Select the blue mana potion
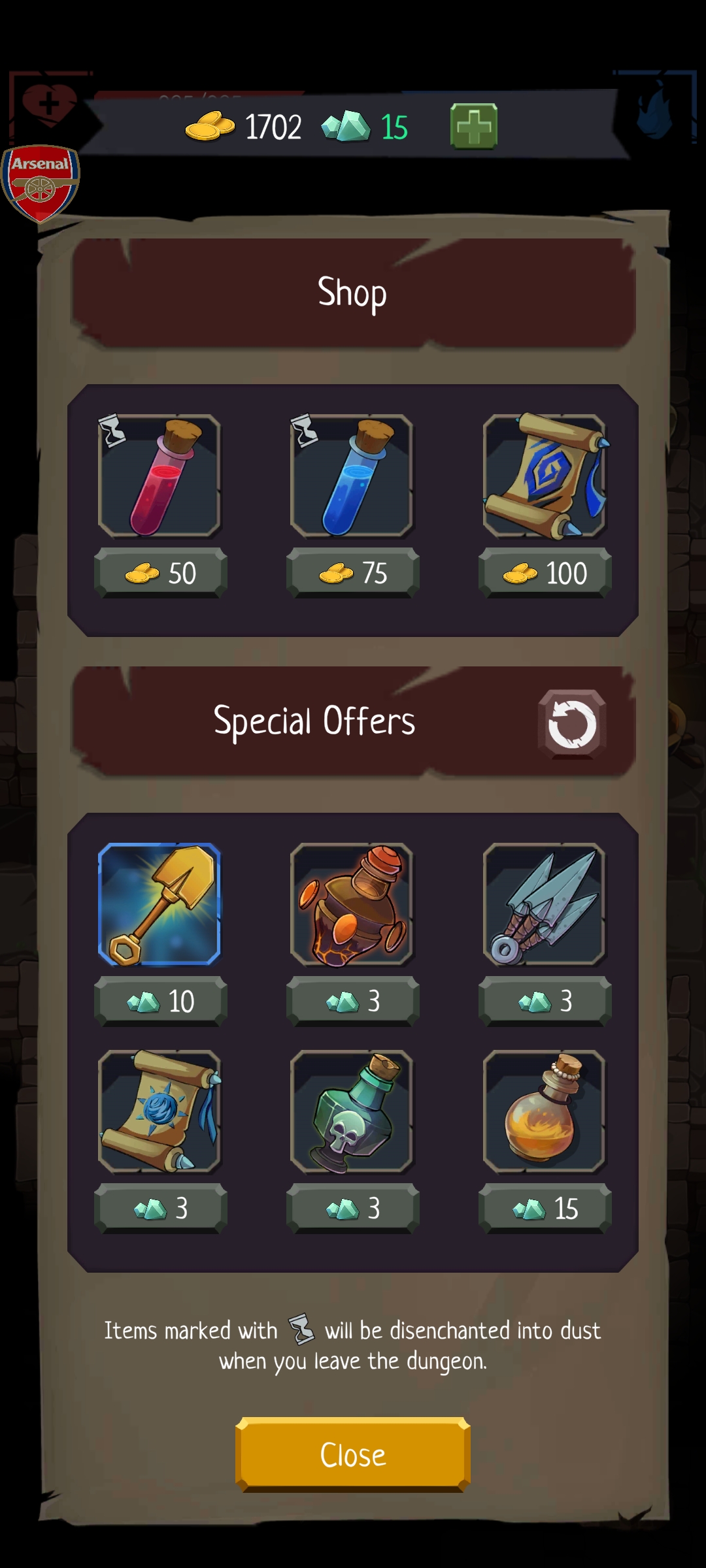This screenshot has width=706, height=1568. pos(352,476)
